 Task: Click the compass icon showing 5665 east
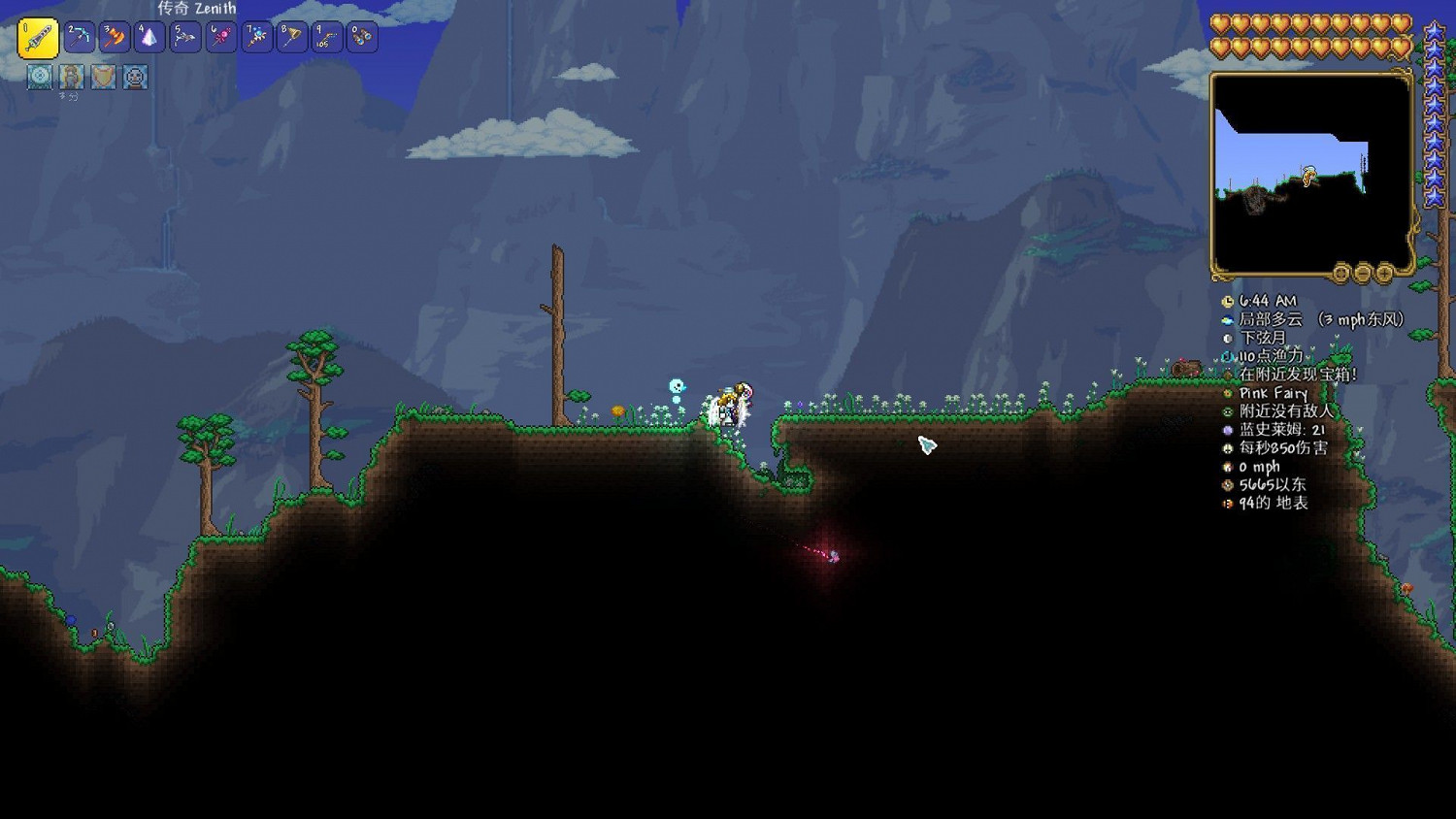tap(1228, 484)
